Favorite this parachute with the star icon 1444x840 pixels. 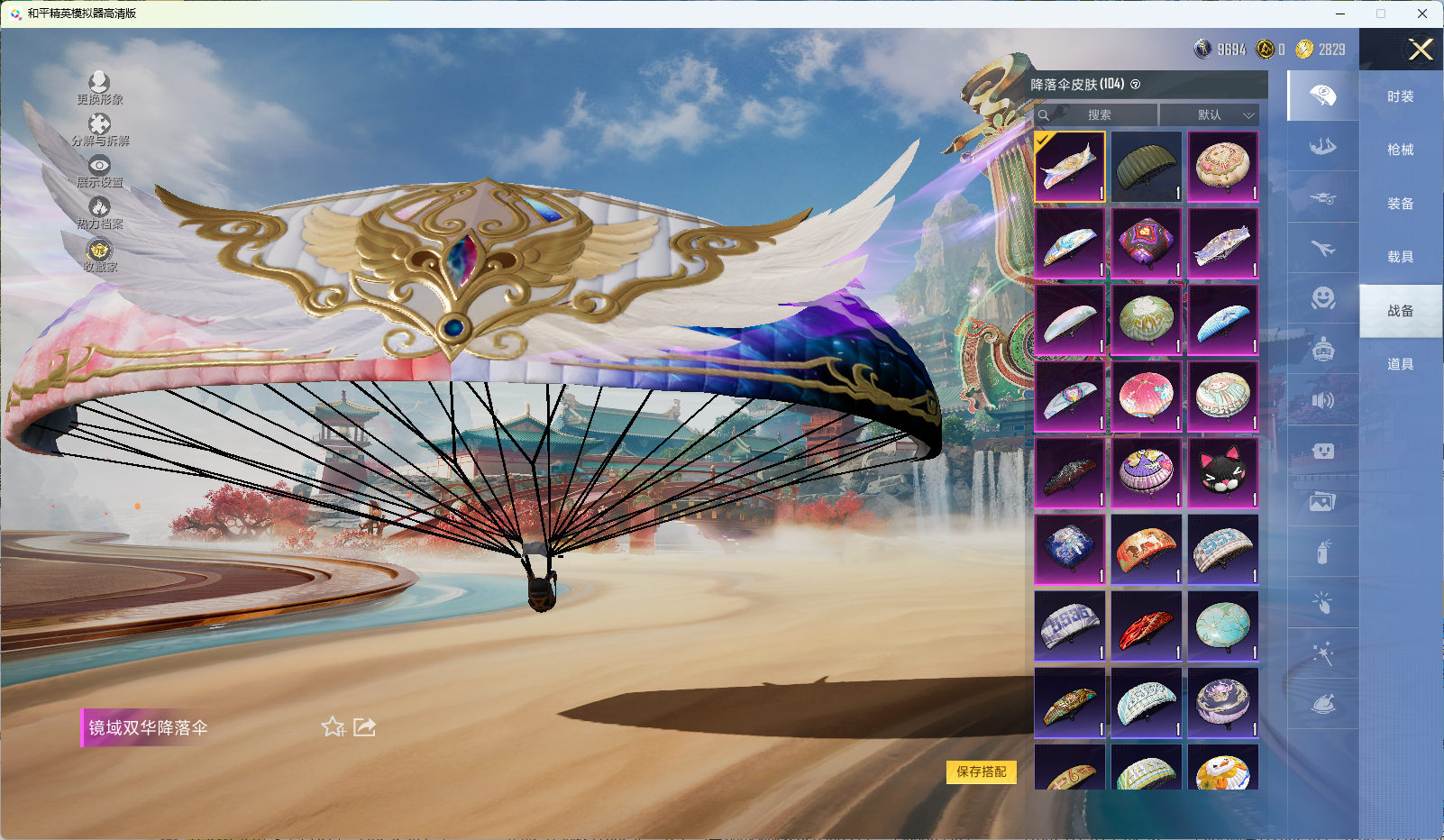tap(333, 726)
